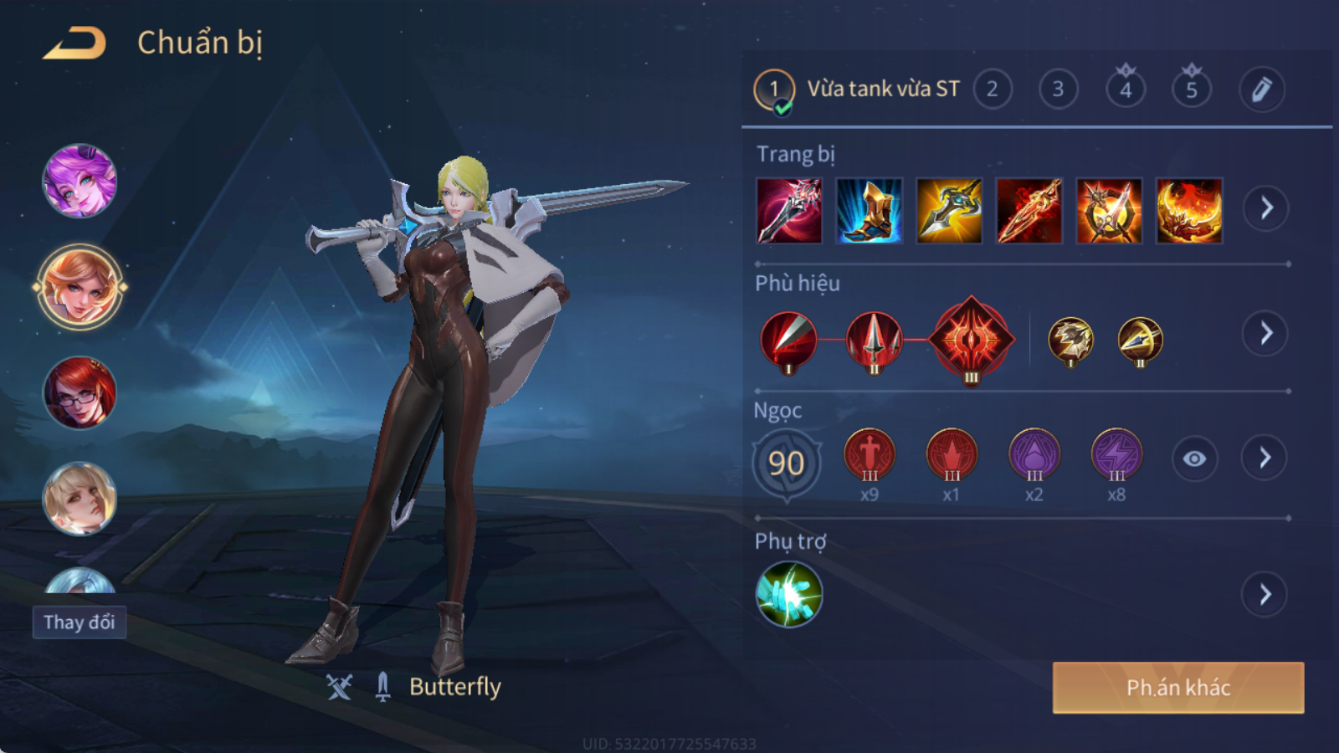Edit the preset name with pencil icon
Viewport: 1339px width, 753px height.
pos(1261,90)
